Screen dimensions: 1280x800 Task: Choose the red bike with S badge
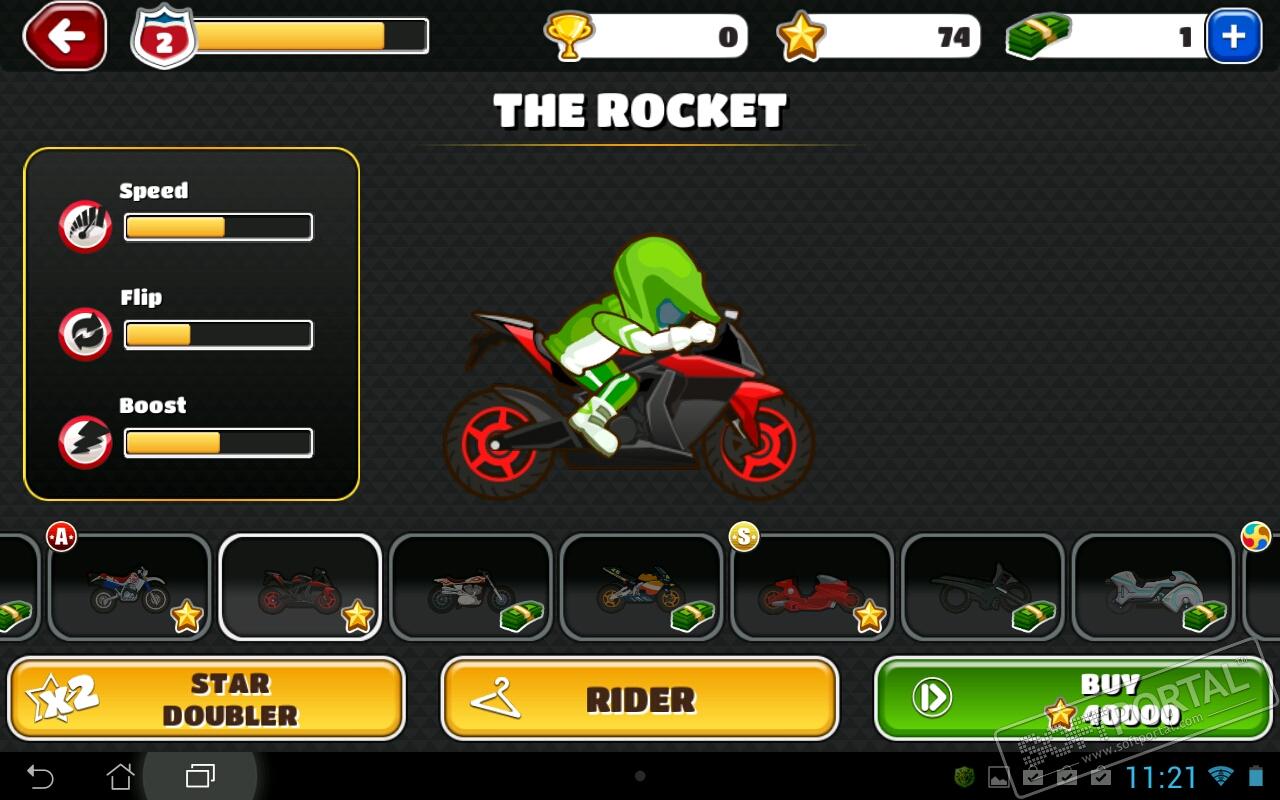812,587
